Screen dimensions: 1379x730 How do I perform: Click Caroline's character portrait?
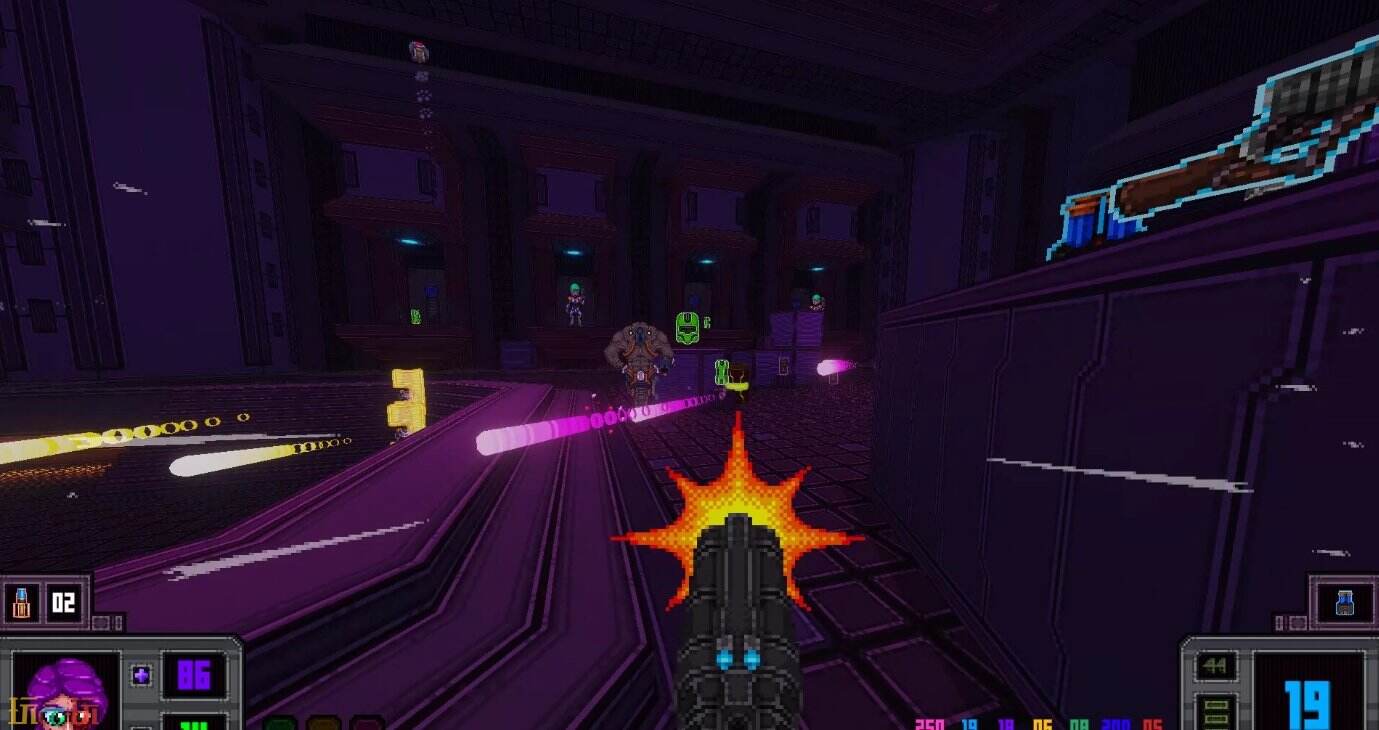point(60,690)
